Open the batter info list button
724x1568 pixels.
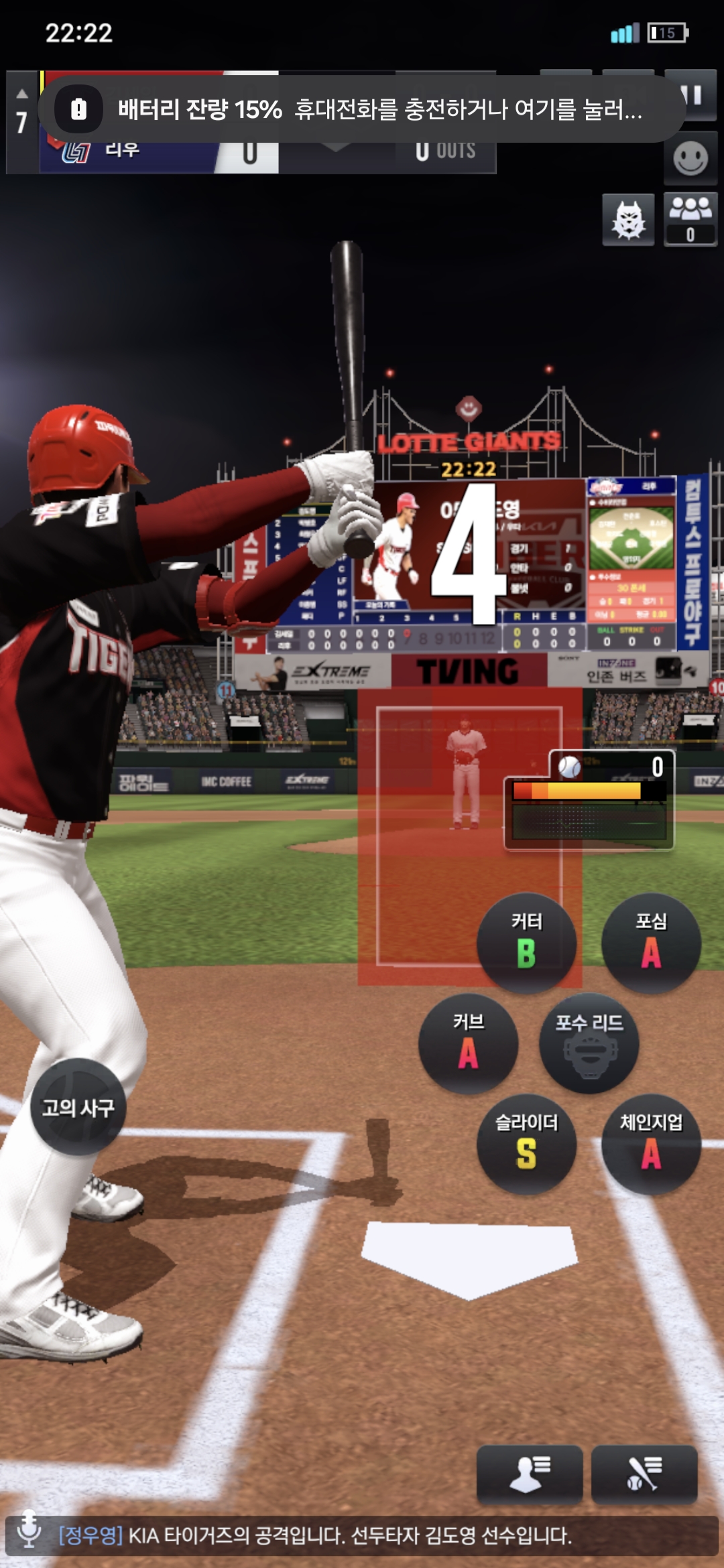tap(644, 1473)
